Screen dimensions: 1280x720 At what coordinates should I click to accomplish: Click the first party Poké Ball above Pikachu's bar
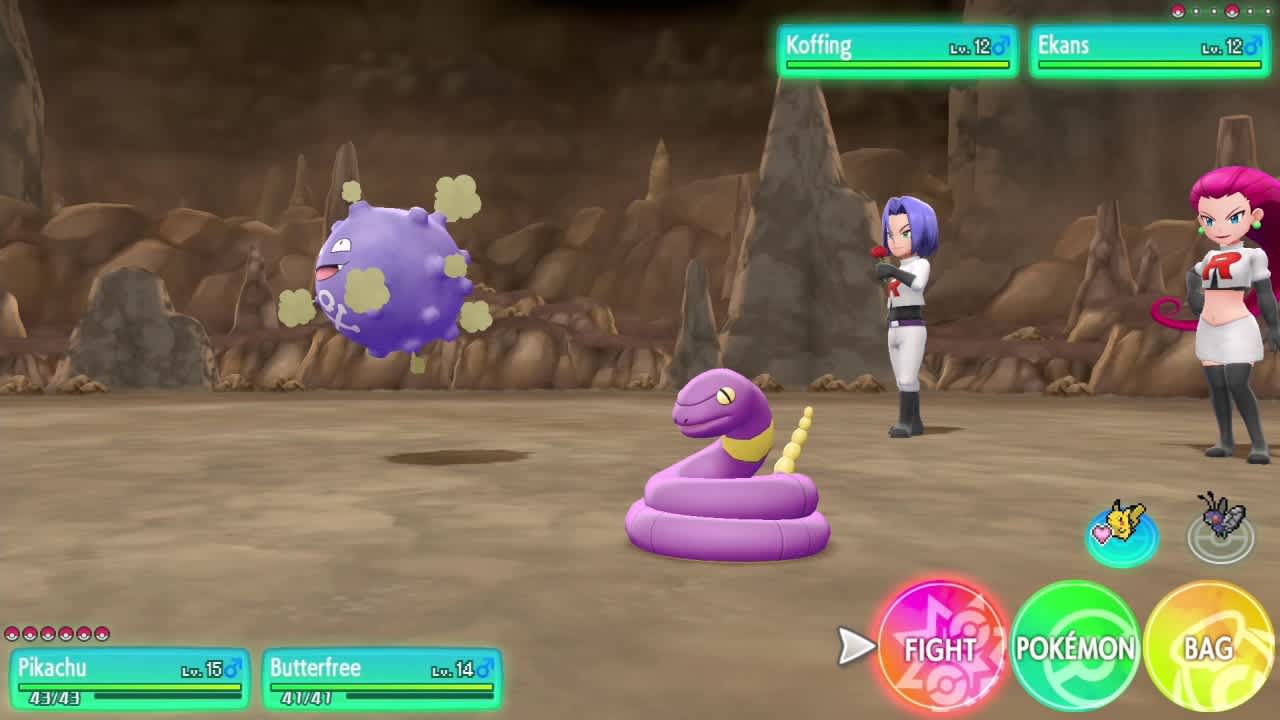(x=13, y=633)
